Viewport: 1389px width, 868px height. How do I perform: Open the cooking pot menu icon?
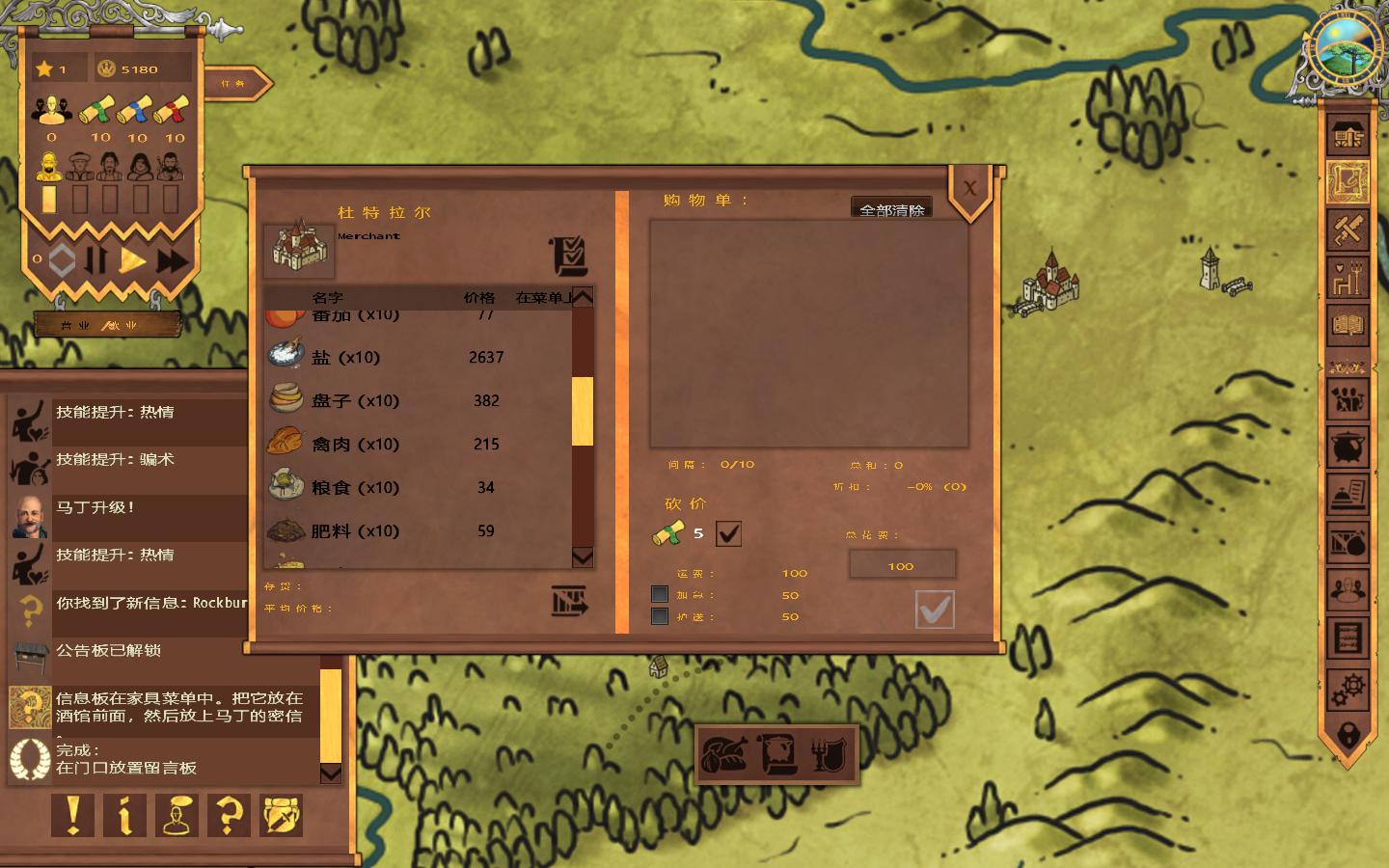1348,448
